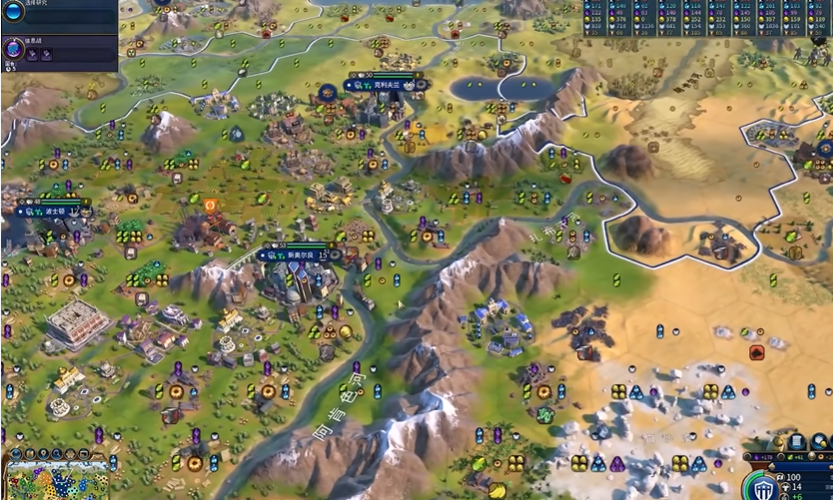Open the 新奥尔良 city banner
Viewport: 833px width, 500px height.
tap(300, 255)
